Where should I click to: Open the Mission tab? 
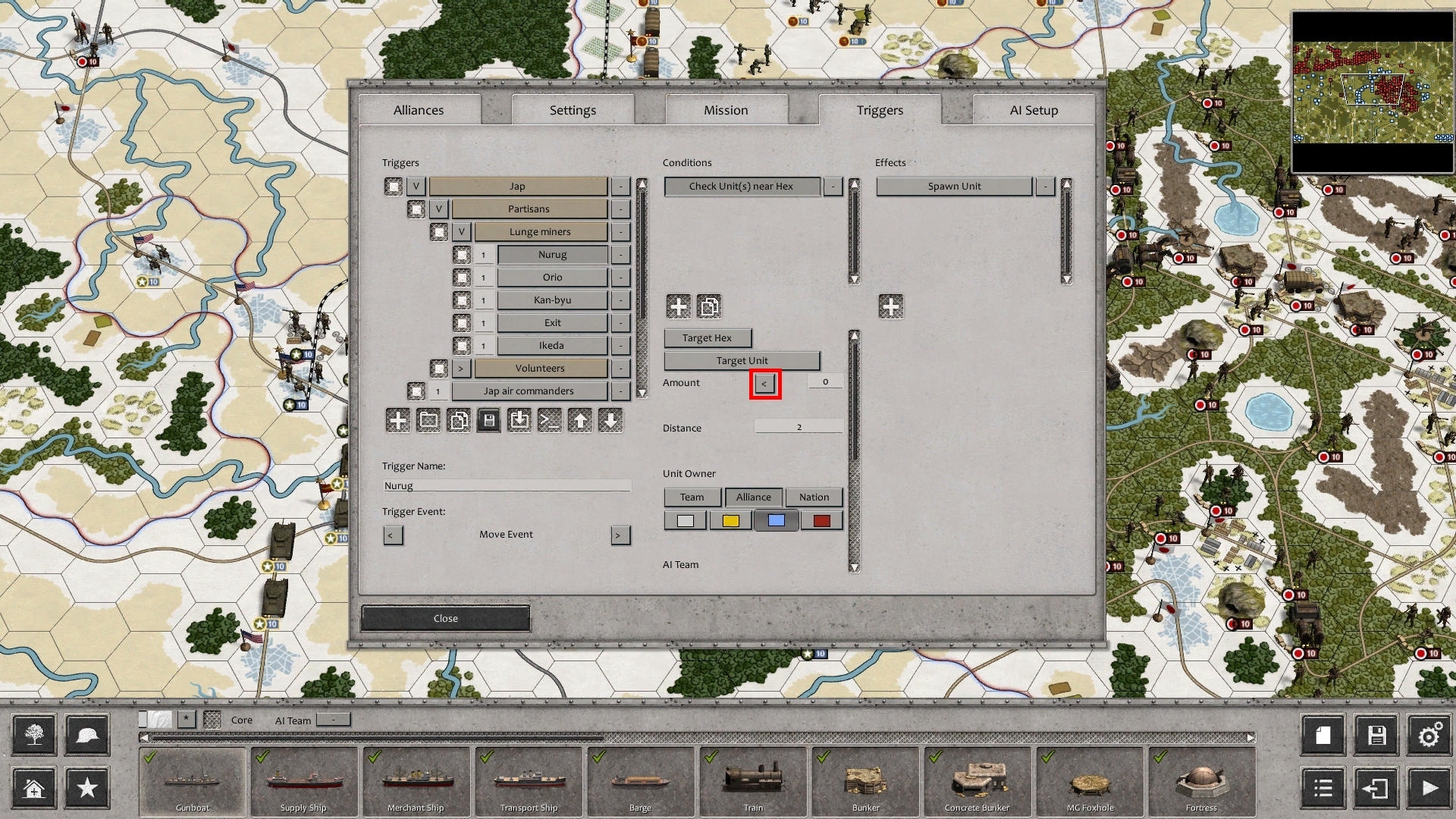(725, 110)
